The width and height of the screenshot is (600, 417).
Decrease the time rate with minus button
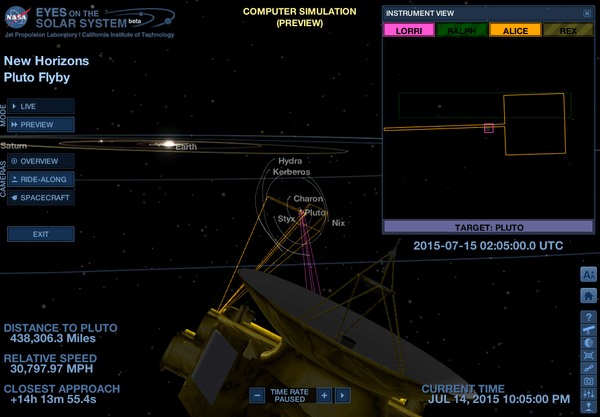point(257,395)
